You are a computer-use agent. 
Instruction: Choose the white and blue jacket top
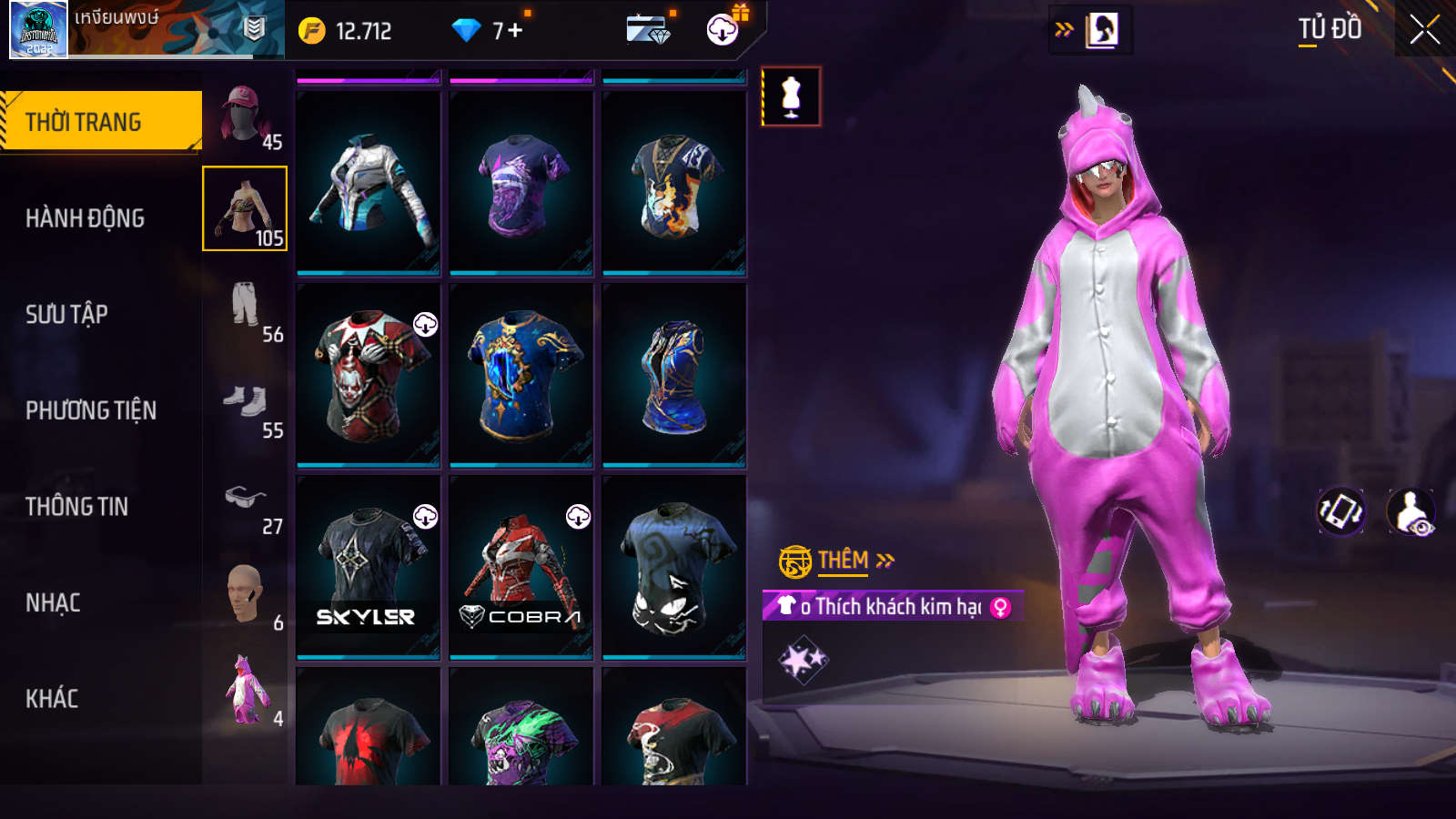coord(368,182)
